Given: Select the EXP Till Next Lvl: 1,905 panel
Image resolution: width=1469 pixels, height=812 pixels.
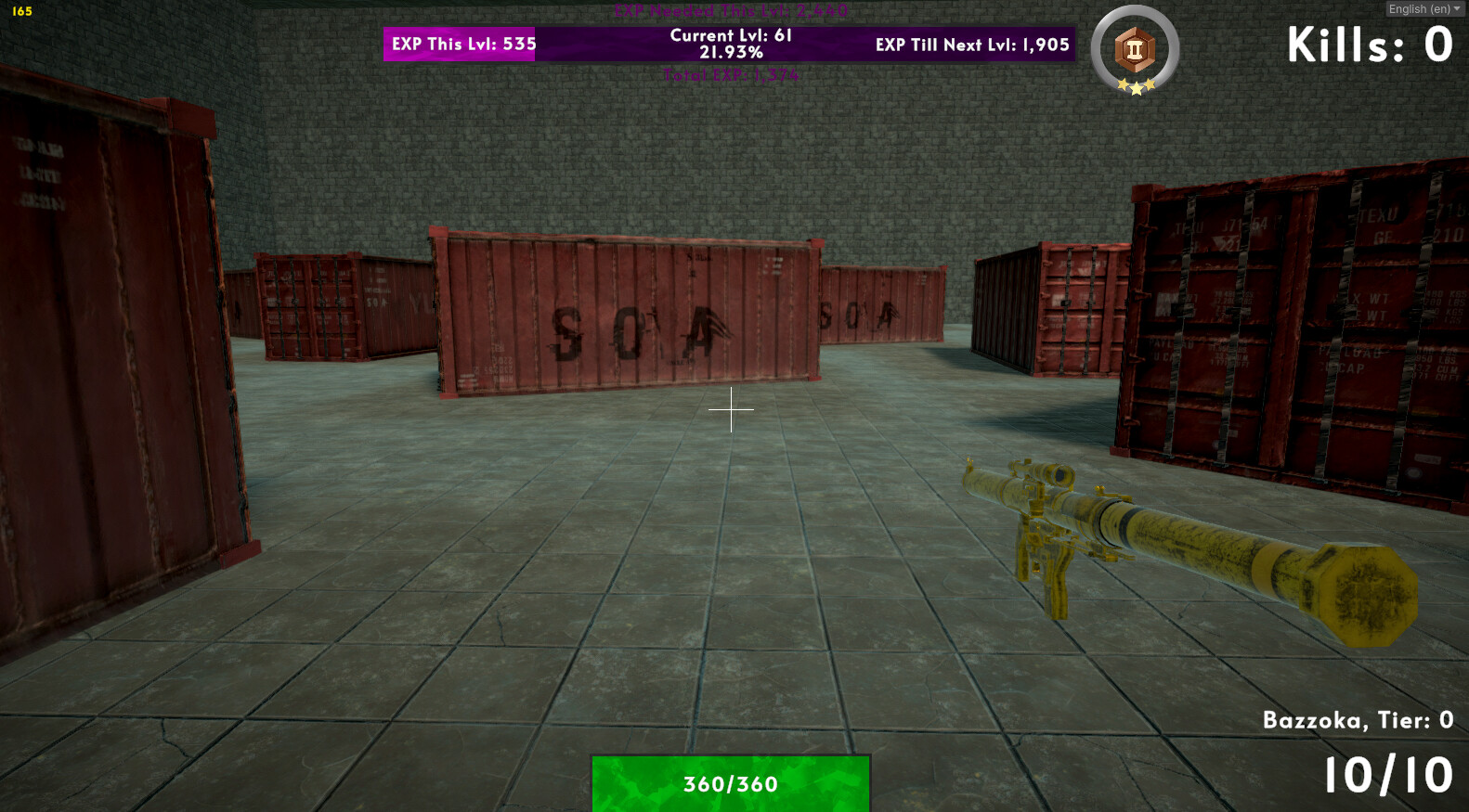Looking at the screenshot, I should [971, 44].
